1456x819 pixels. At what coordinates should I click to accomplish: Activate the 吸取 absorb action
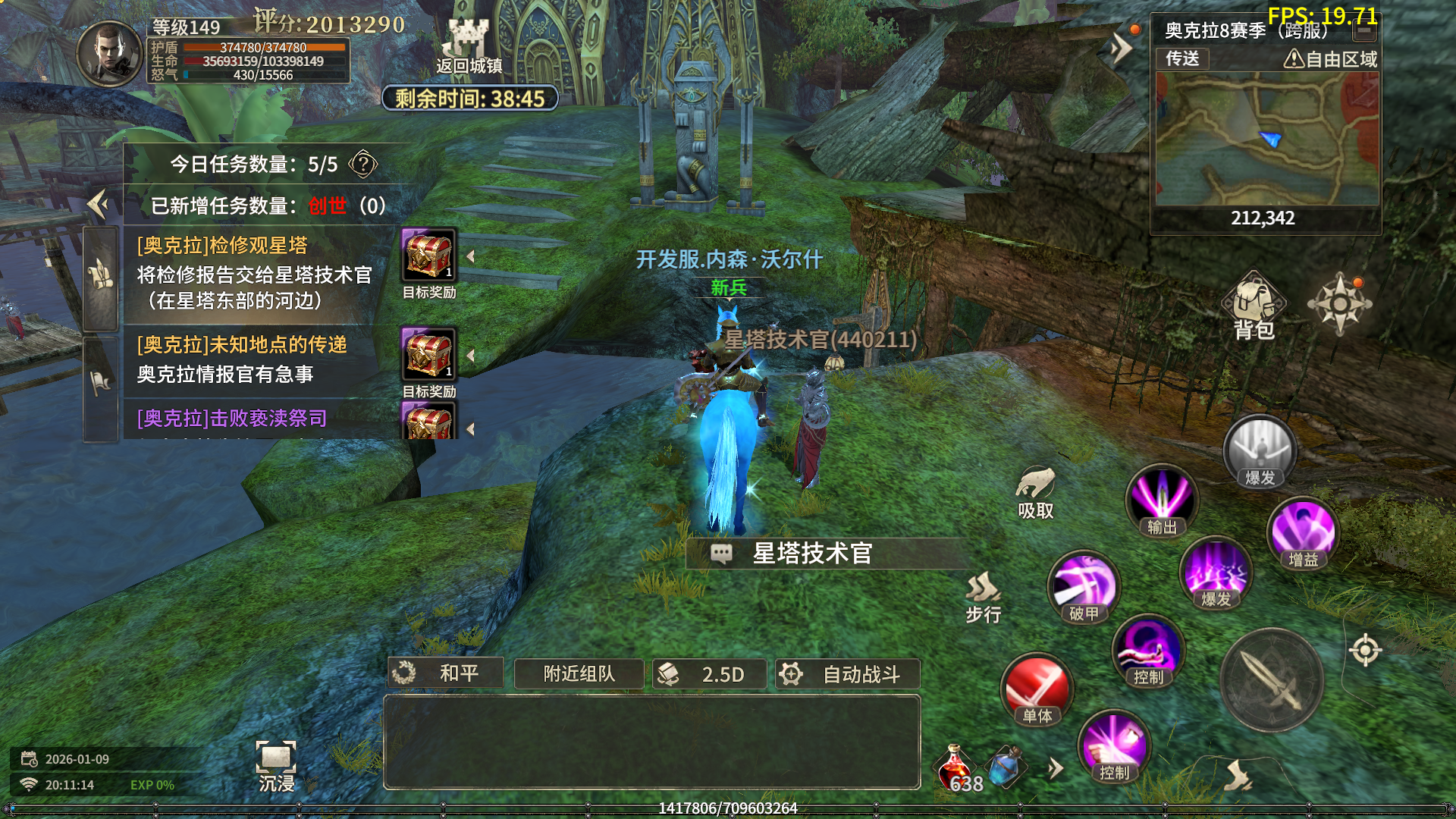[1035, 493]
